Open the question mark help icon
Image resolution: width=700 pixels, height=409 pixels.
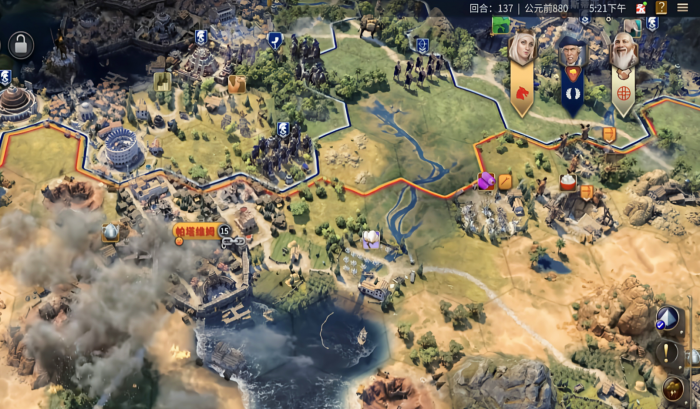click(x=660, y=7)
